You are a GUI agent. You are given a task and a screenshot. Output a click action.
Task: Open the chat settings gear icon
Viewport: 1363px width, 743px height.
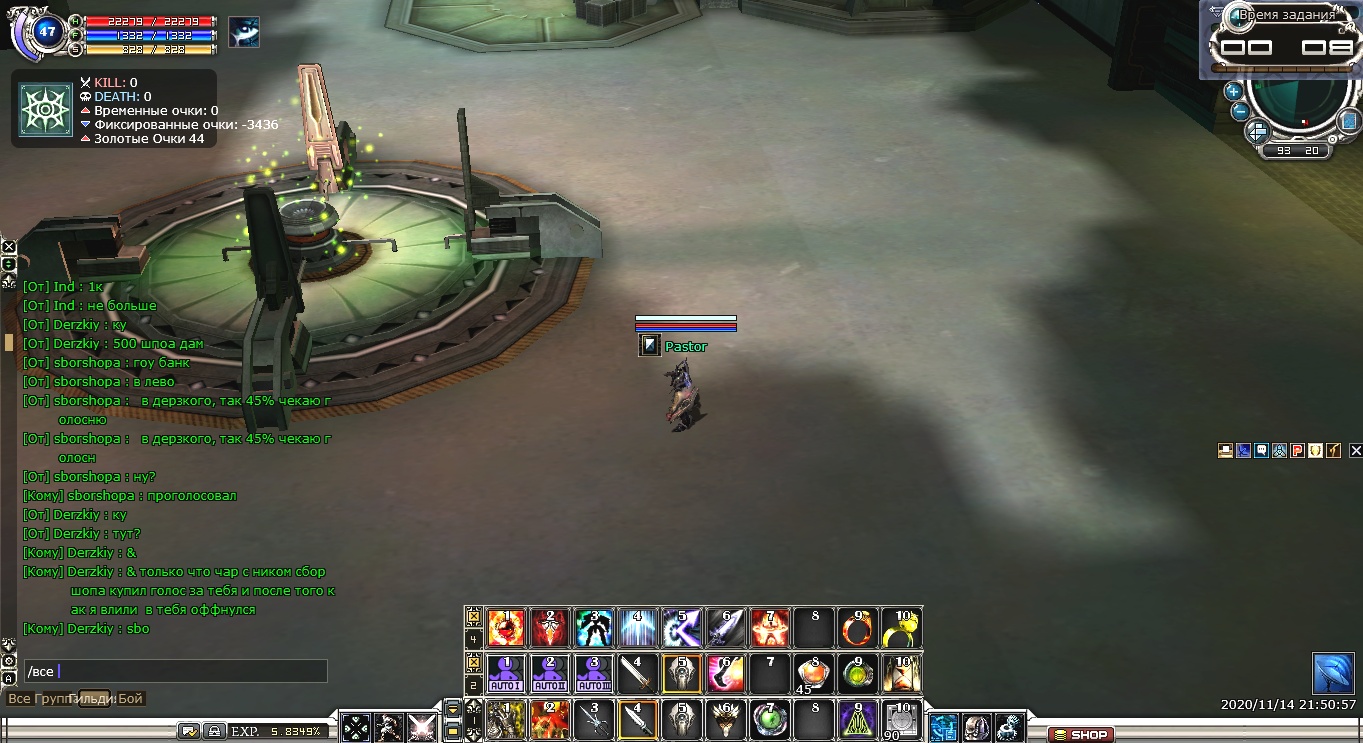pyautogui.click(x=9, y=661)
